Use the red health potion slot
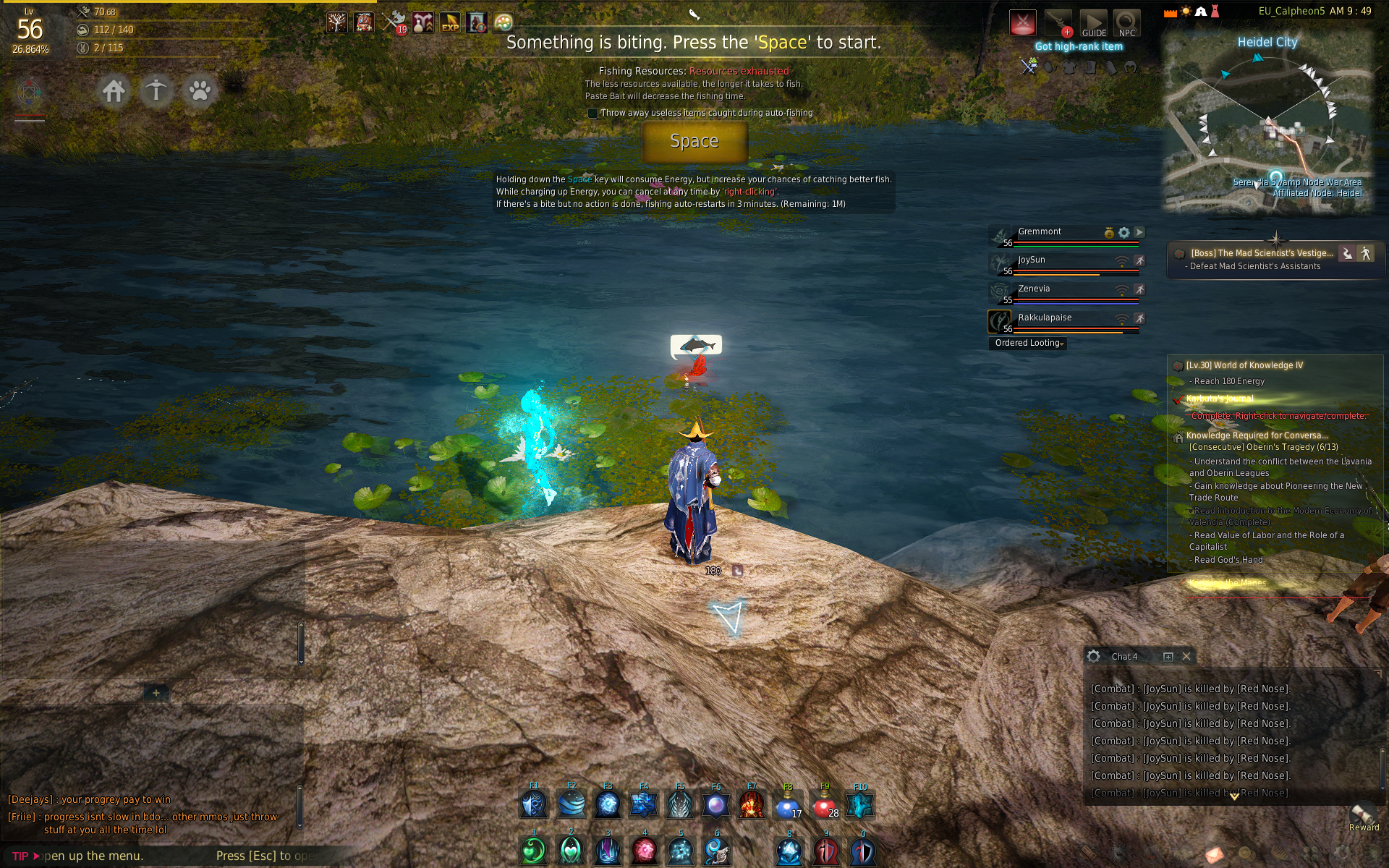 (825, 805)
